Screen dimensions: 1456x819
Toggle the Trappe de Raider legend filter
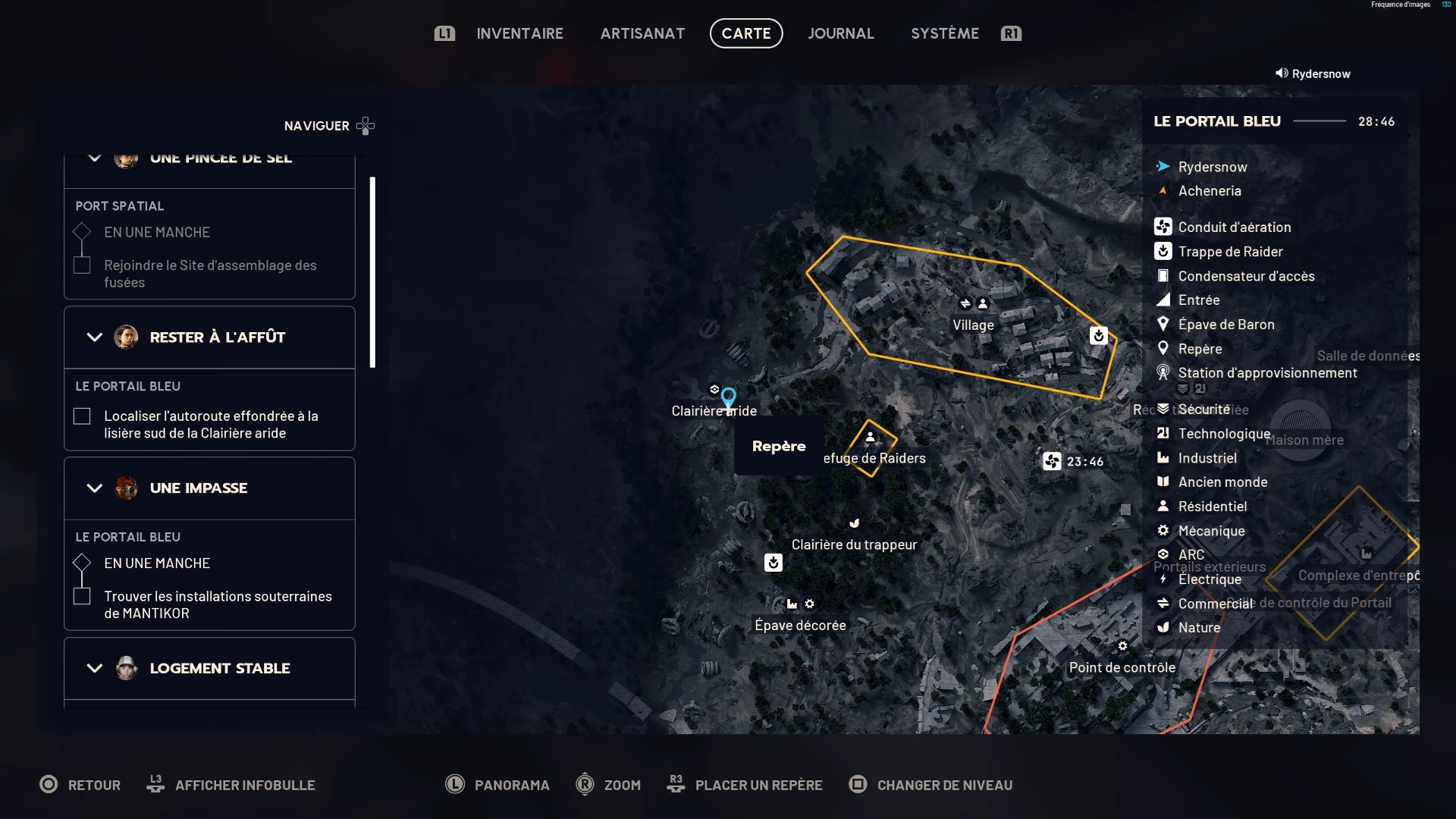point(1230,251)
